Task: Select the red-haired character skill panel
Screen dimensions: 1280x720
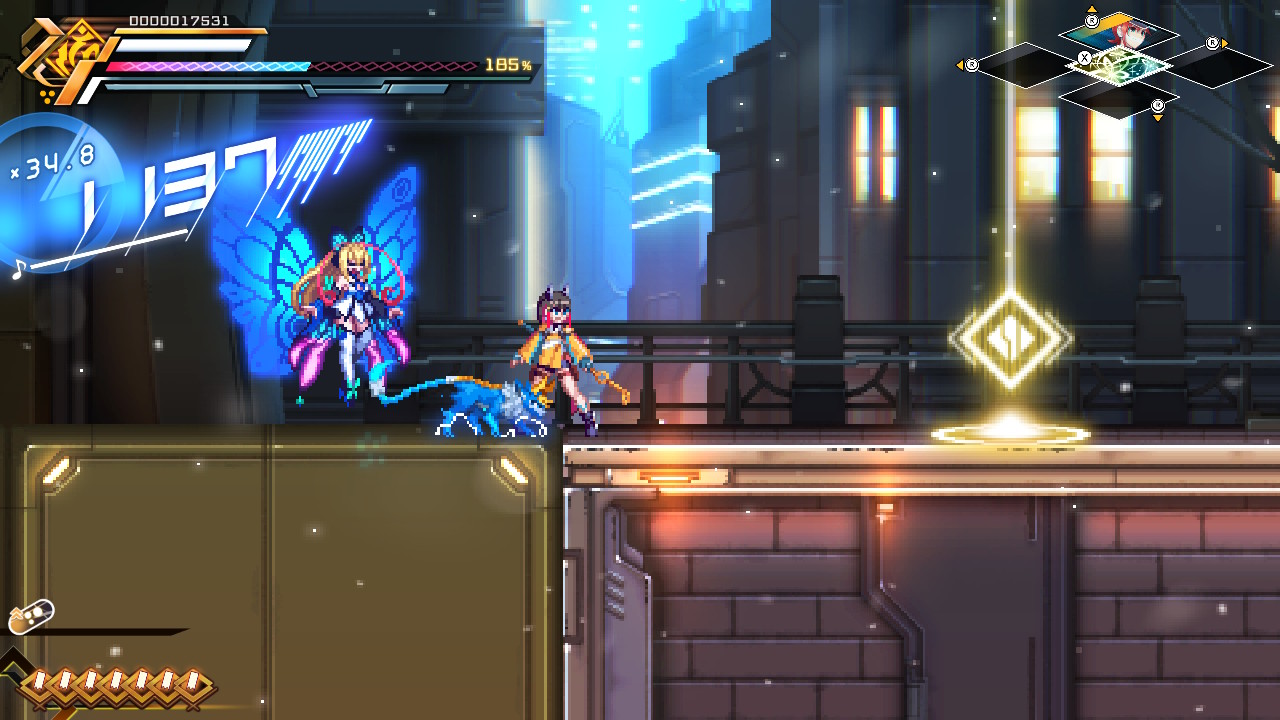Action: 1120,32
